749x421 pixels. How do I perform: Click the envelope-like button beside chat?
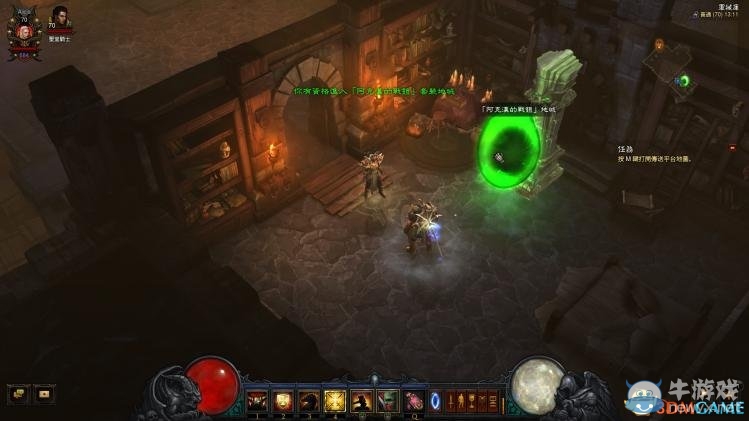pyautogui.click(x=44, y=393)
